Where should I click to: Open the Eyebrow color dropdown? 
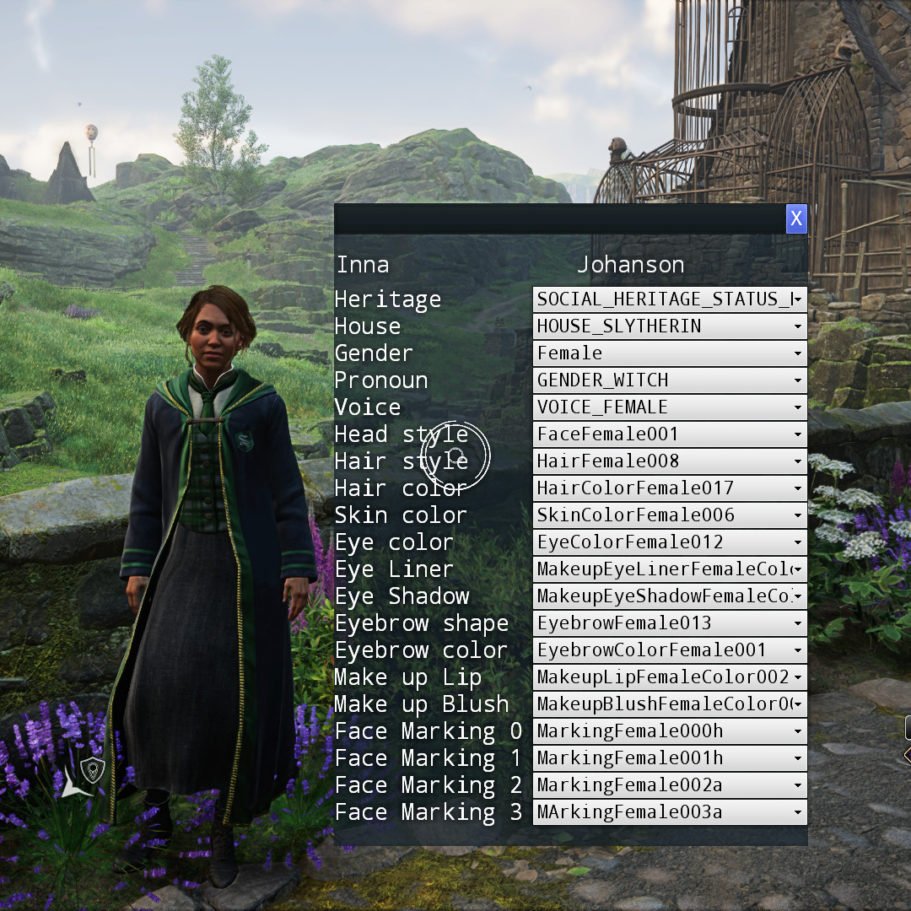point(669,650)
